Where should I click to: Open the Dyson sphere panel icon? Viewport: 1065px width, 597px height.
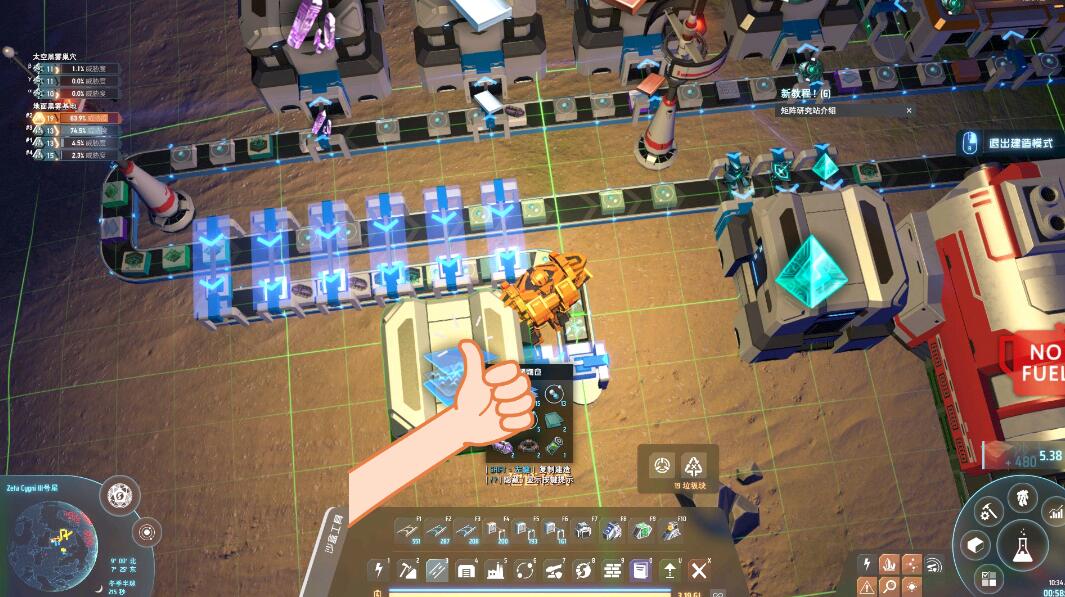[x=118, y=493]
